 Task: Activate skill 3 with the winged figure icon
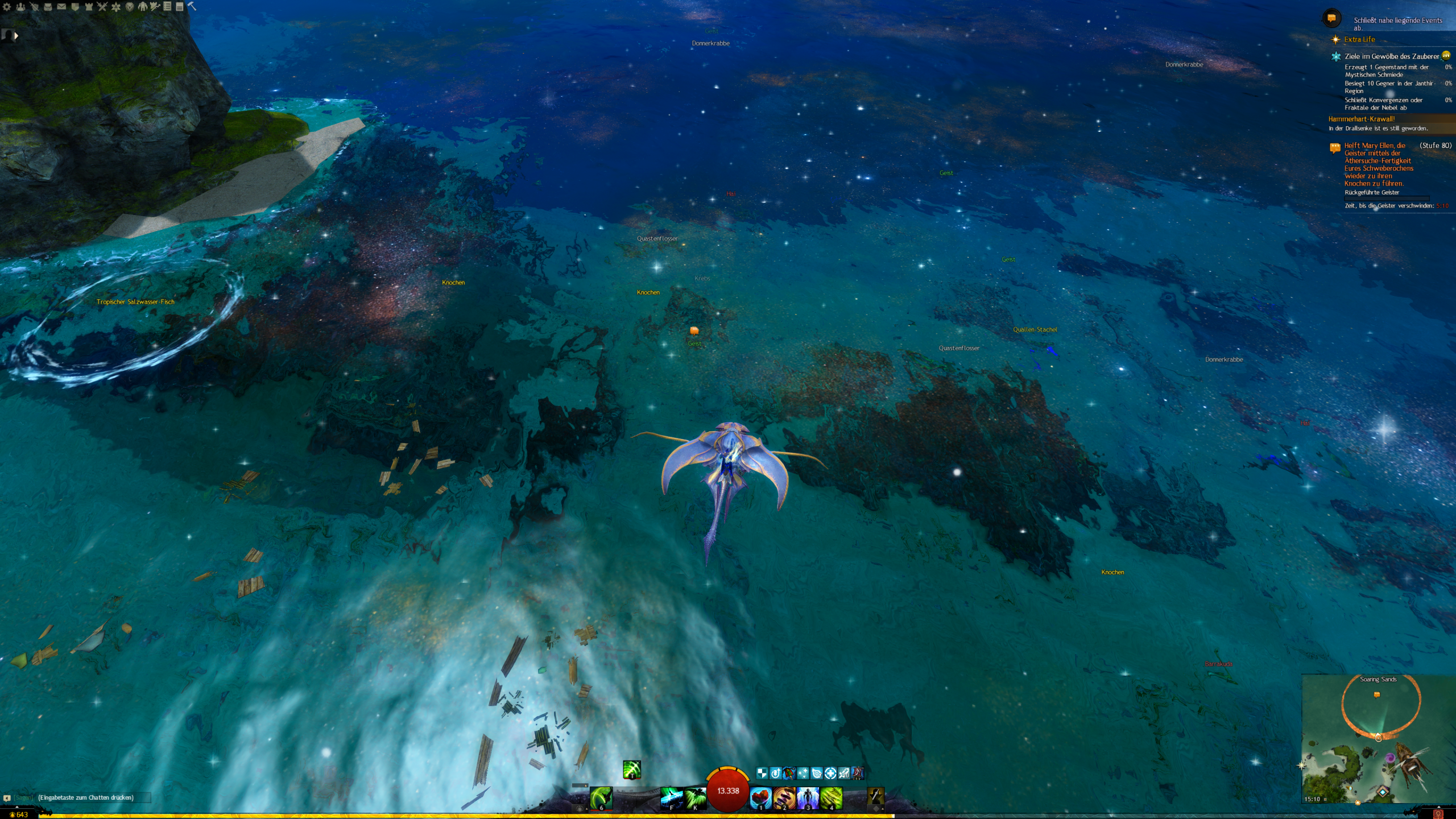(x=808, y=798)
